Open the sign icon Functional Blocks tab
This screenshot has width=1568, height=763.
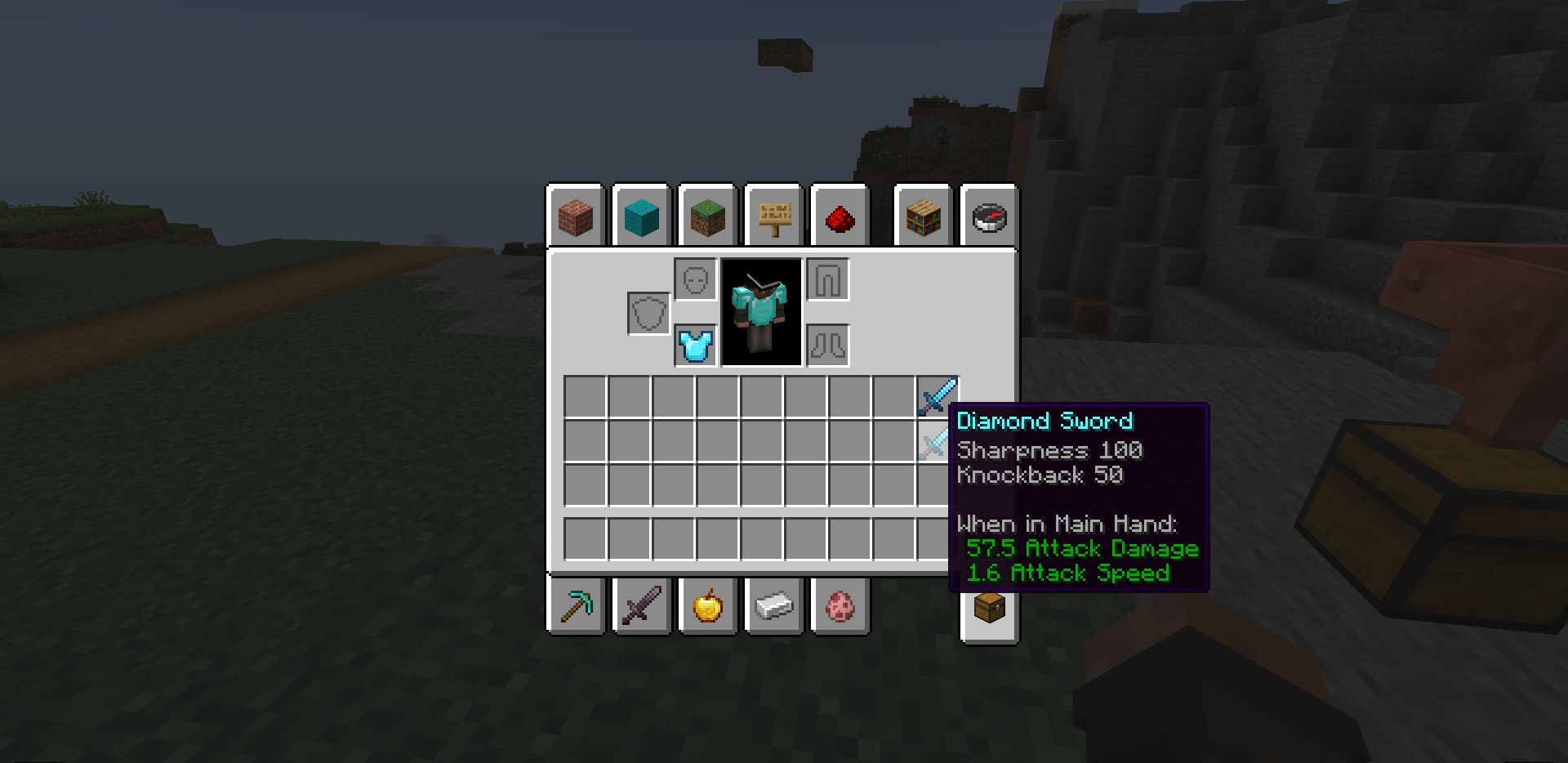click(774, 216)
